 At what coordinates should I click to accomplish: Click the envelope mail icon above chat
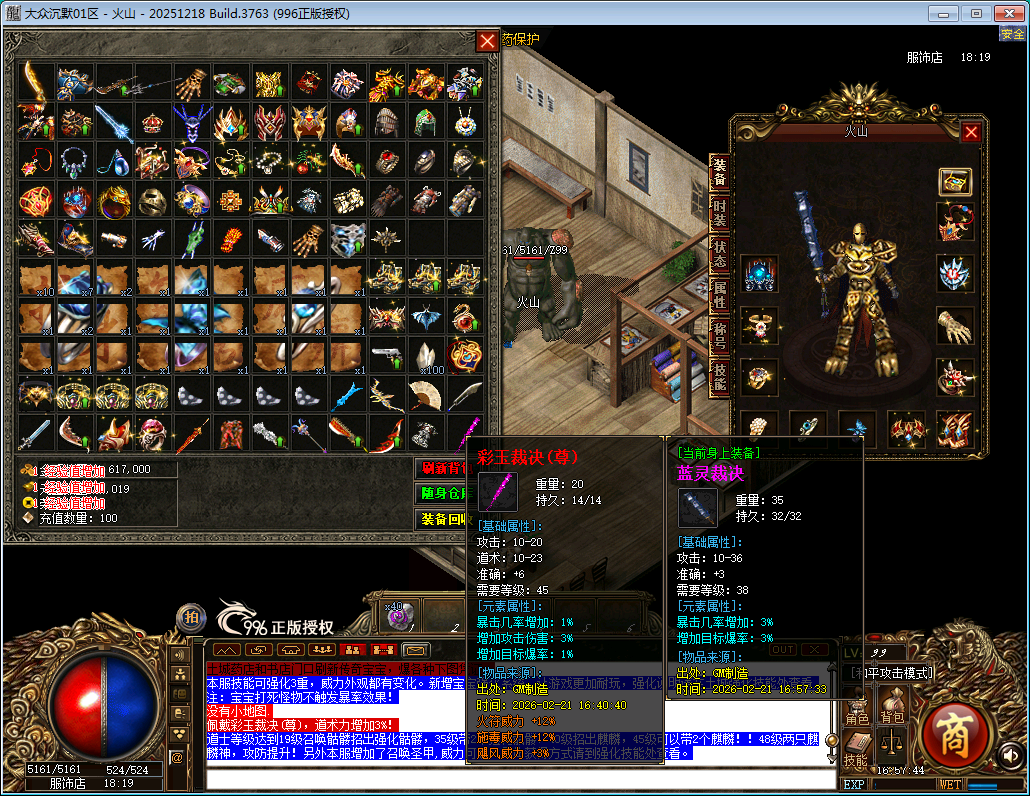click(415, 650)
